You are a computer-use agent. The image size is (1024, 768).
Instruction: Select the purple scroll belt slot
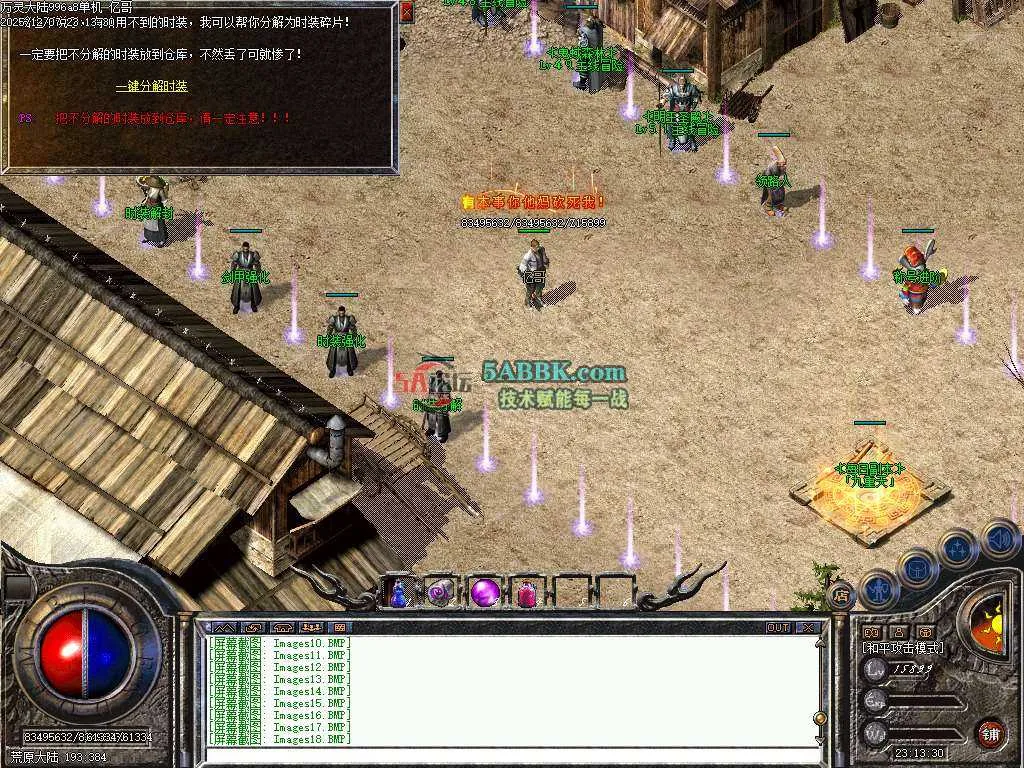tap(441, 593)
